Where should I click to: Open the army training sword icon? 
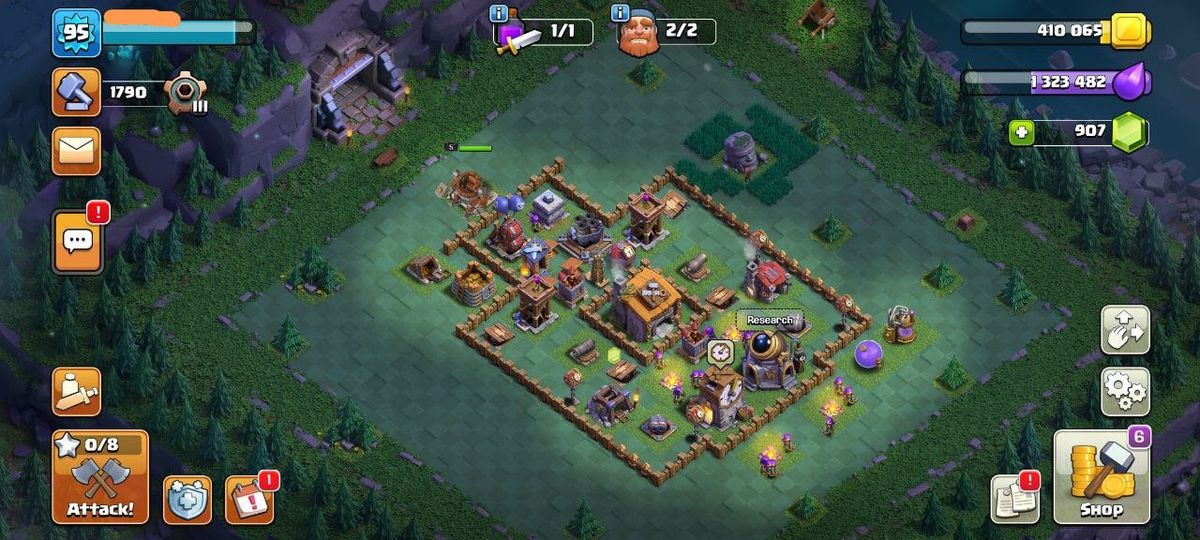(x=76, y=391)
